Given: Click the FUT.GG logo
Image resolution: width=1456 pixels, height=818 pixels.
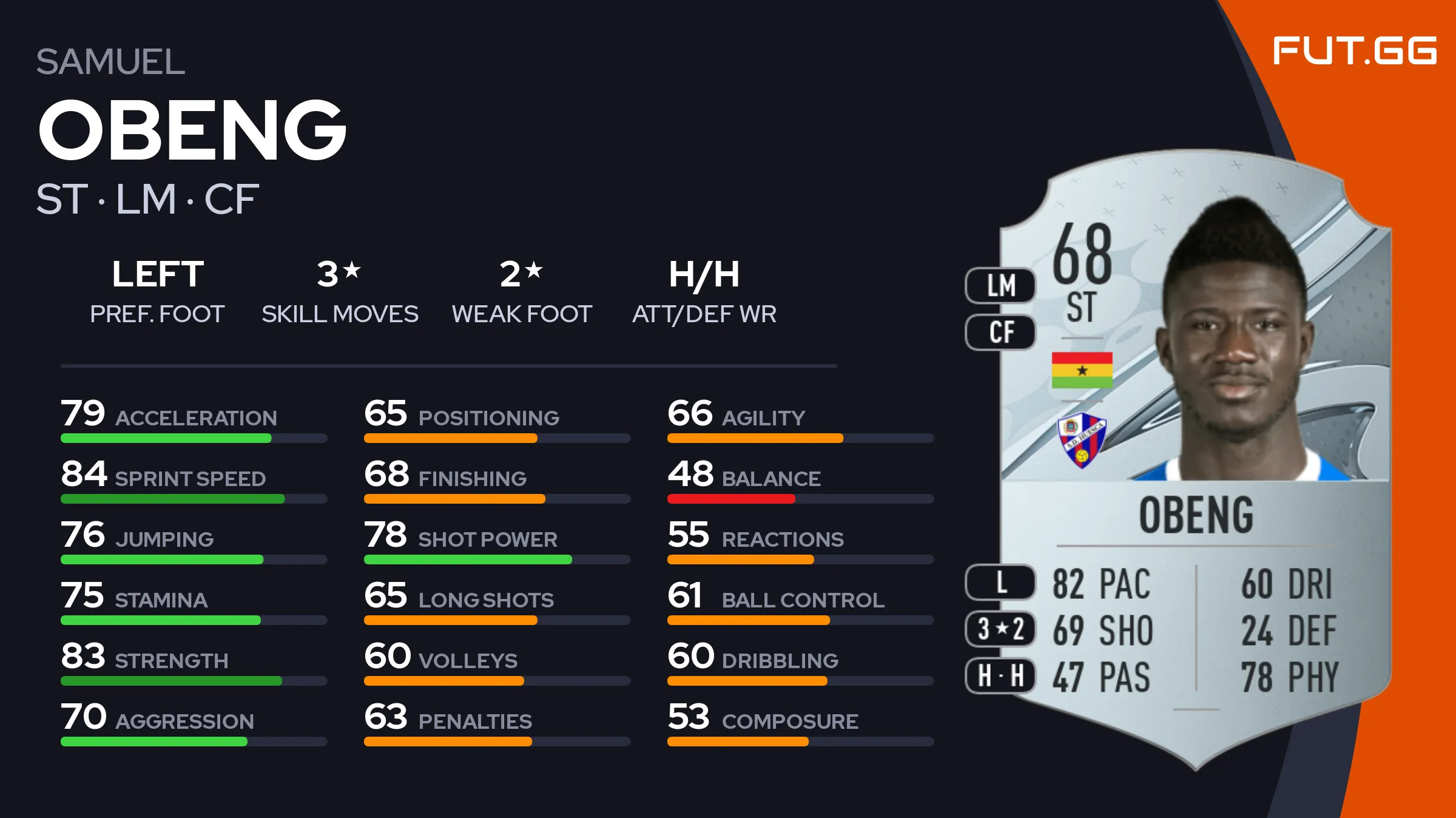Looking at the screenshot, I should tap(1354, 50).
